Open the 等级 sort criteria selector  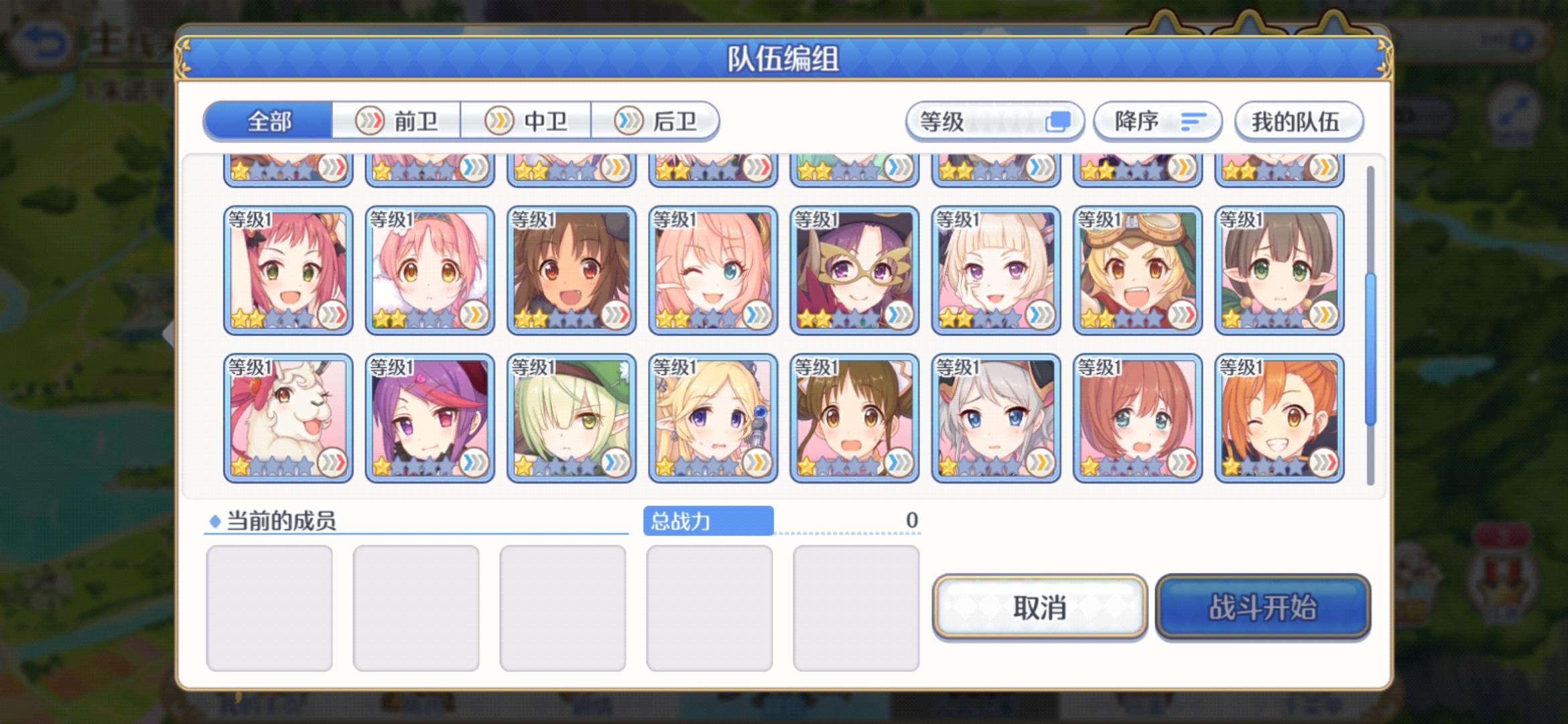click(995, 121)
